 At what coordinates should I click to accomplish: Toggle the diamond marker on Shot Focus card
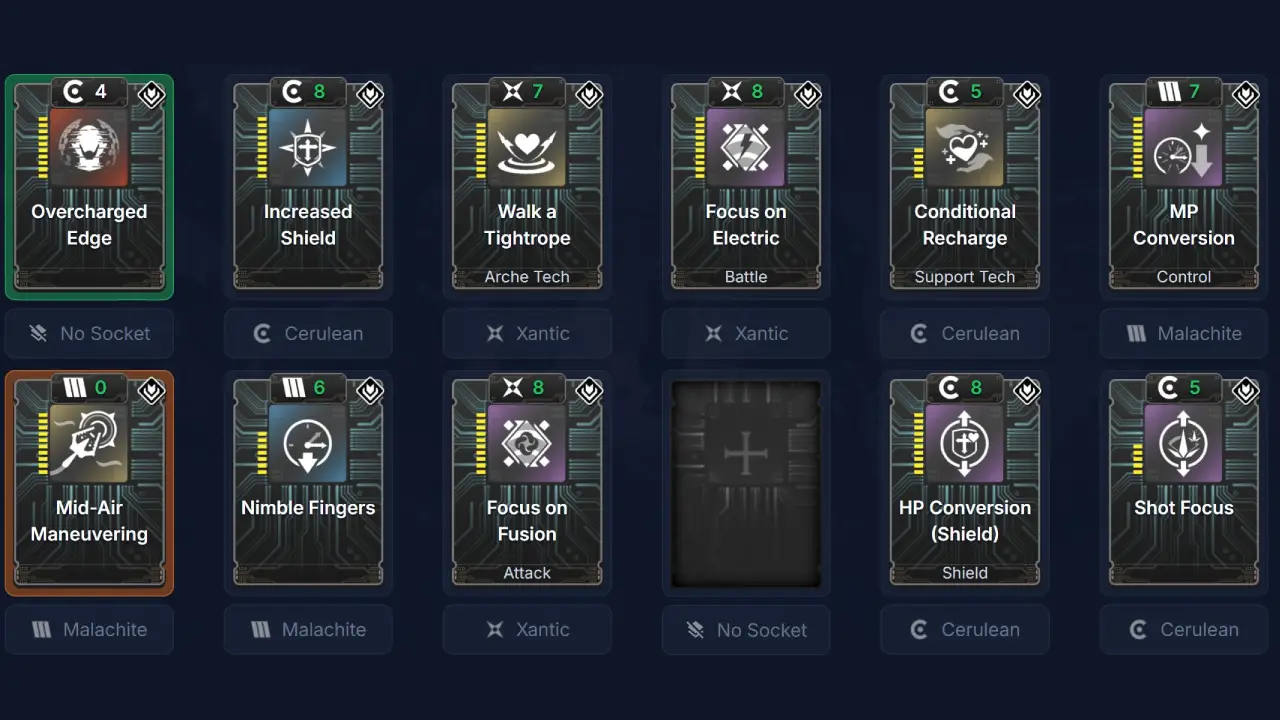[x=1245, y=391]
